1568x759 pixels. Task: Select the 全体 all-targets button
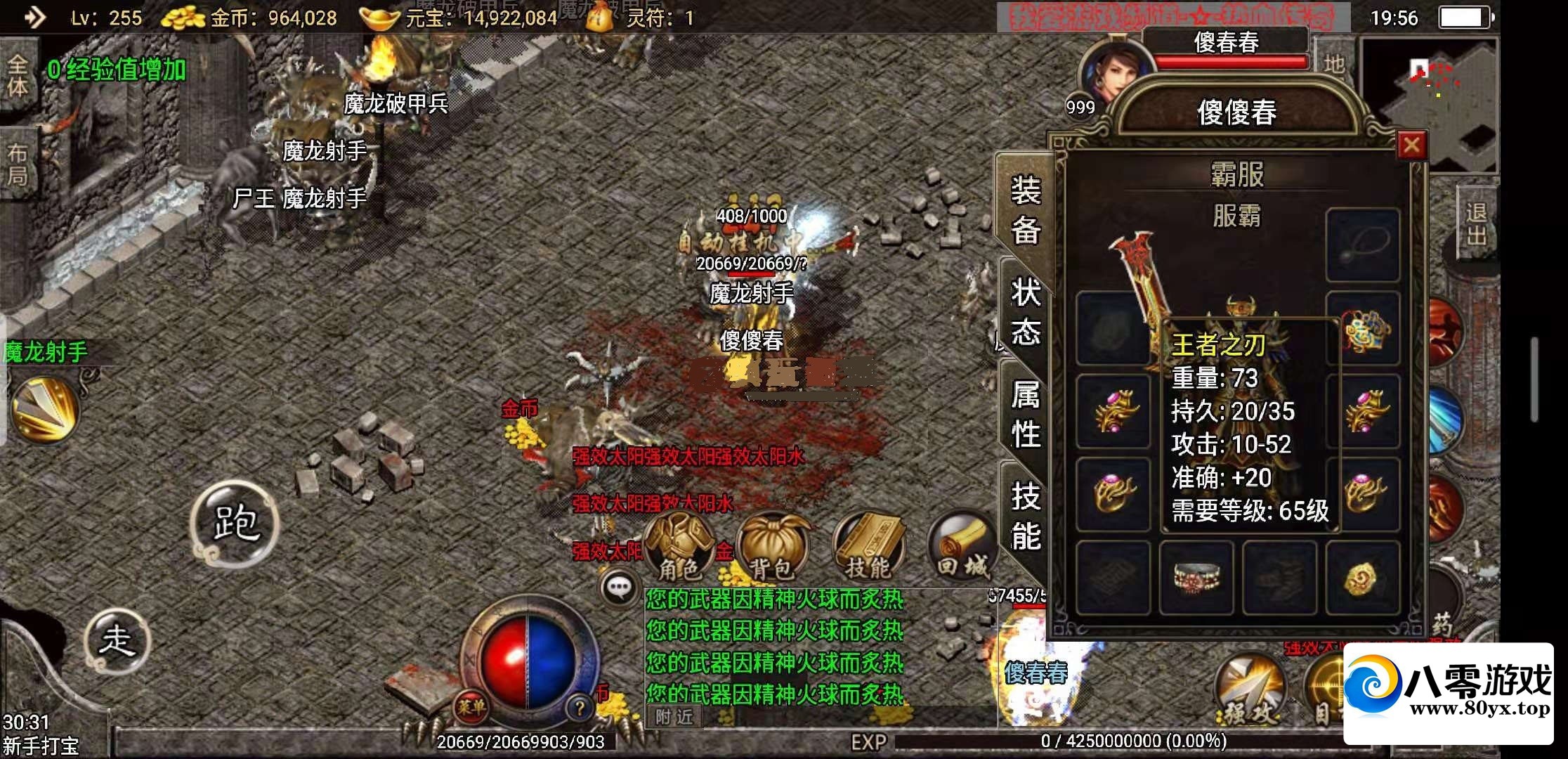[x=18, y=76]
